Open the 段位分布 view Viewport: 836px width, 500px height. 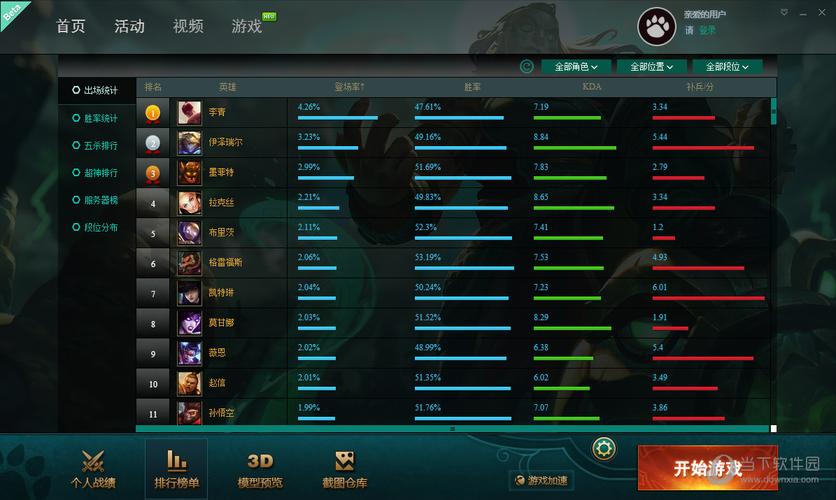pos(100,227)
